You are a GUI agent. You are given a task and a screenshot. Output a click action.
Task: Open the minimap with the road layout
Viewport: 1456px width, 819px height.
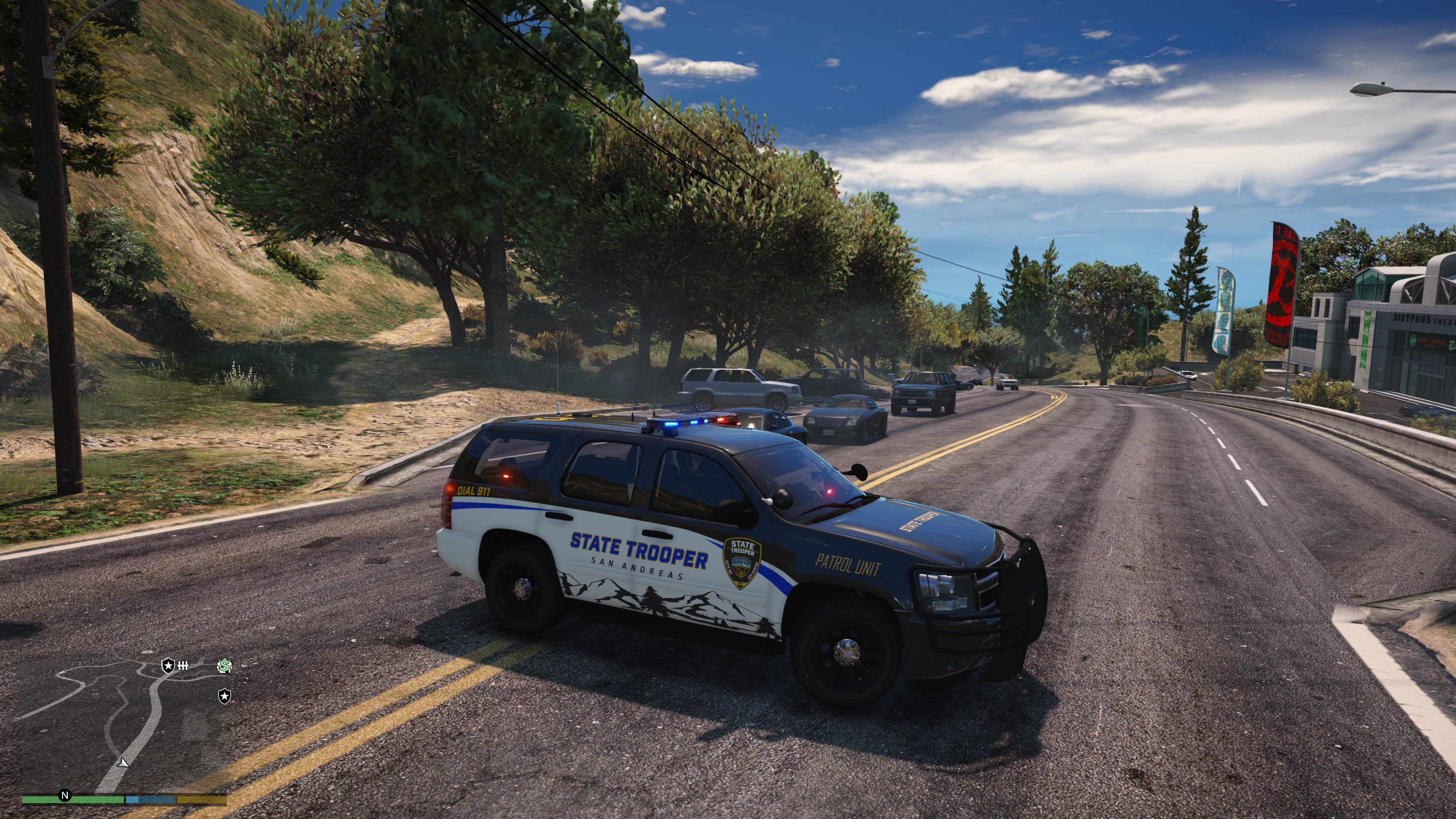tap(124, 726)
